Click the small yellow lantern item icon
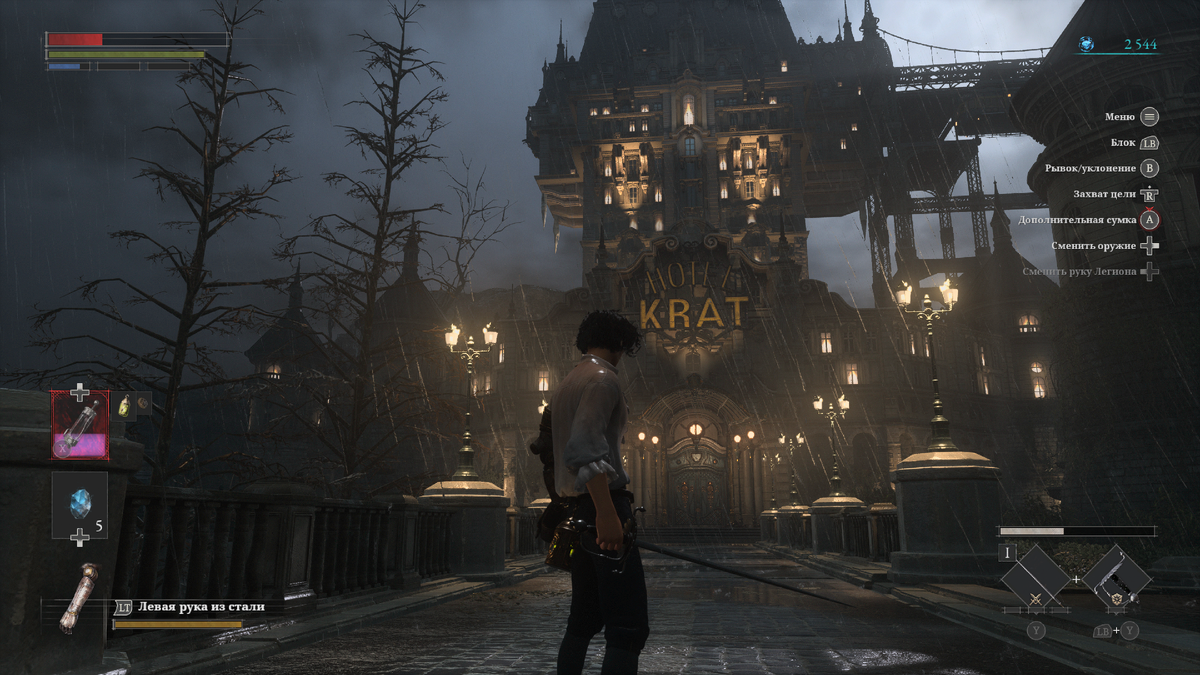Screen dimensions: 1200x675 pos(124,405)
